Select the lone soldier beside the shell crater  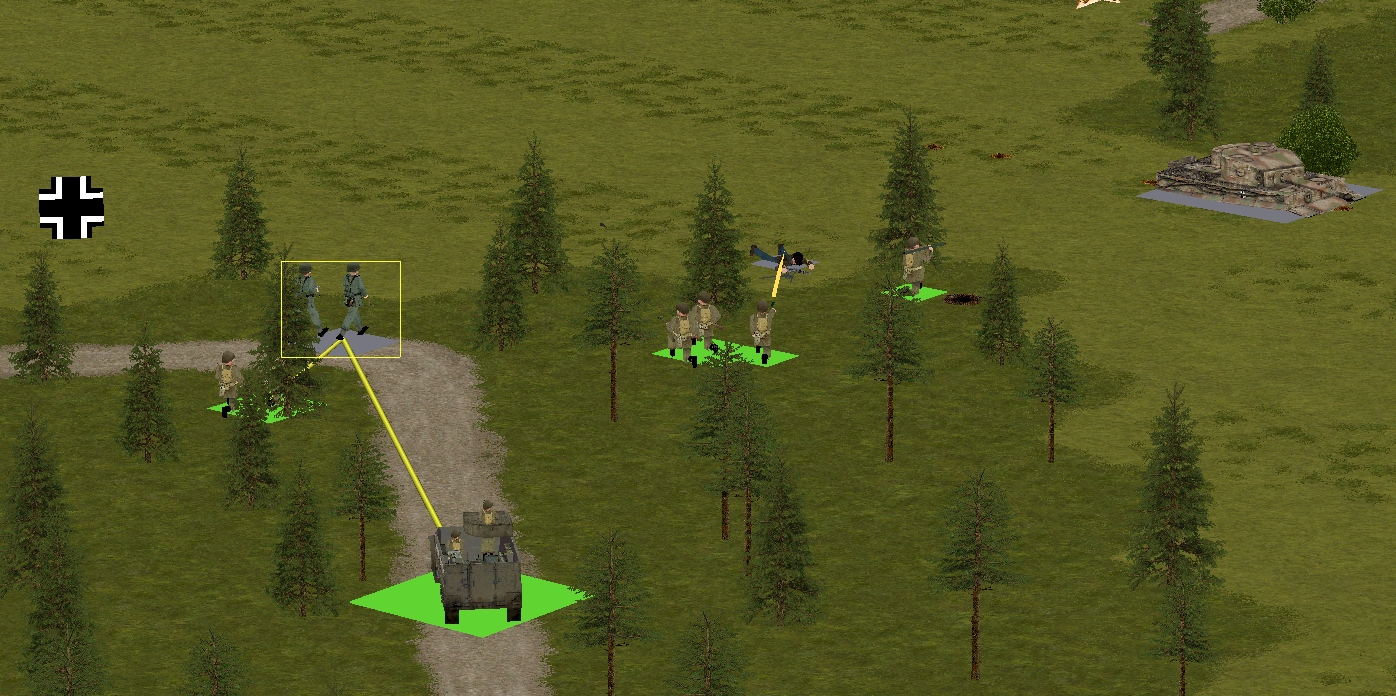[914, 266]
